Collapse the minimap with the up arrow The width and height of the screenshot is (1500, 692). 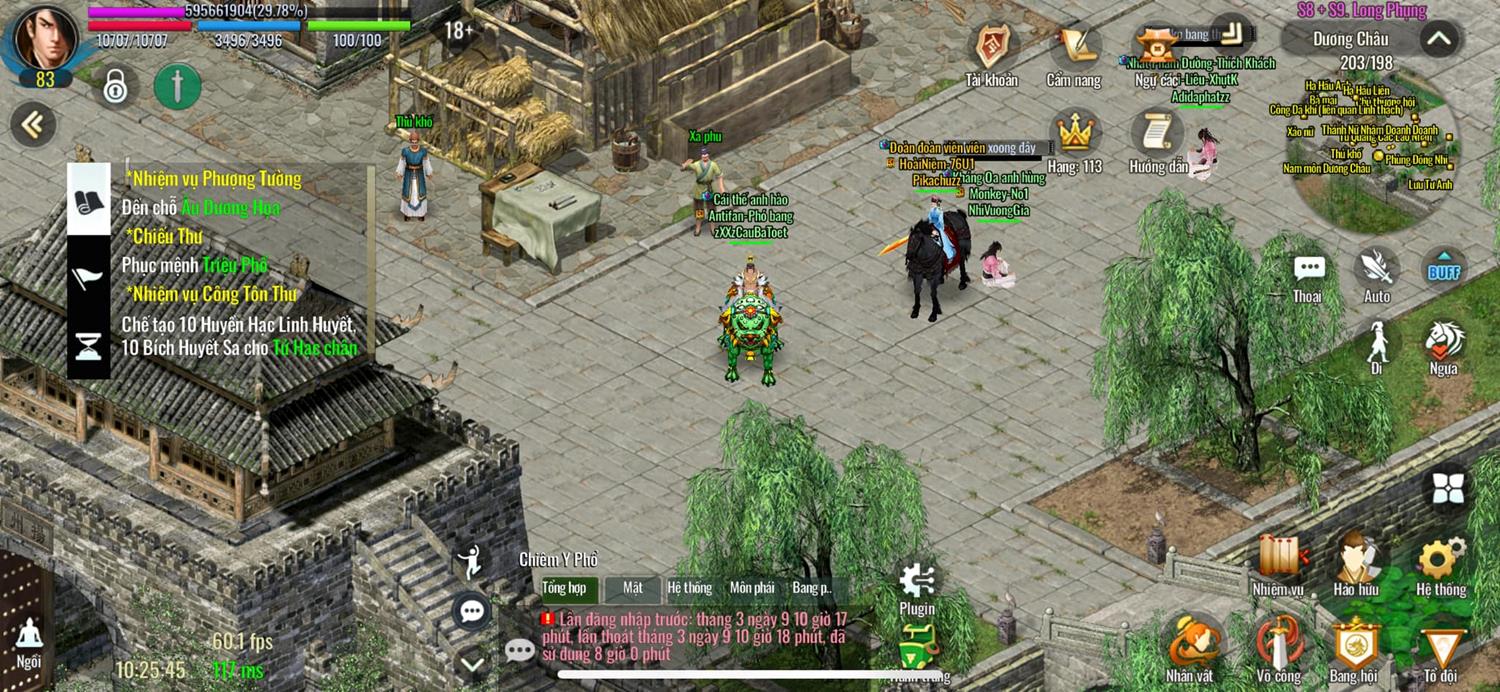[1438, 40]
